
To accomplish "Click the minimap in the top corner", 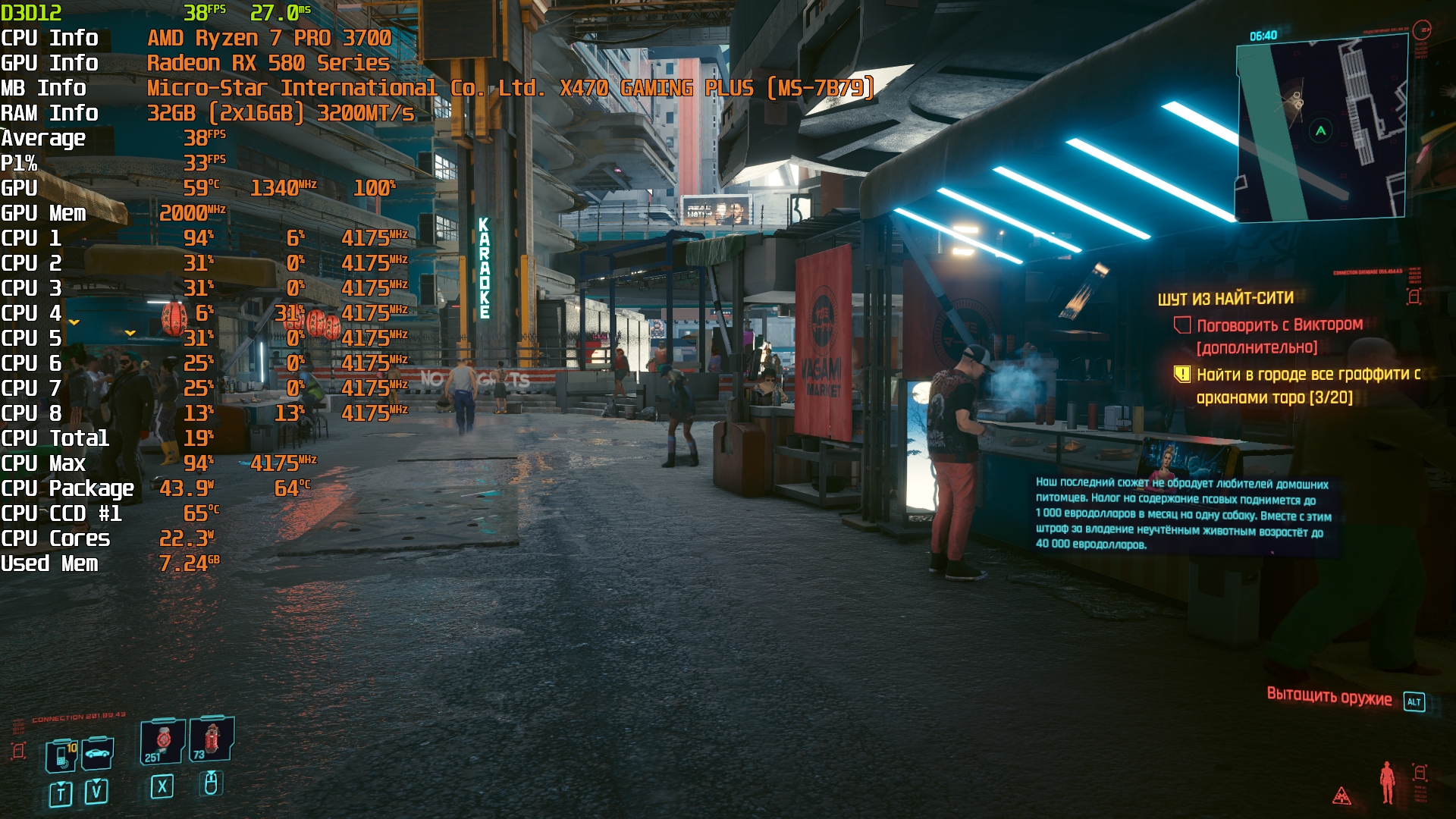I will [x=1321, y=129].
